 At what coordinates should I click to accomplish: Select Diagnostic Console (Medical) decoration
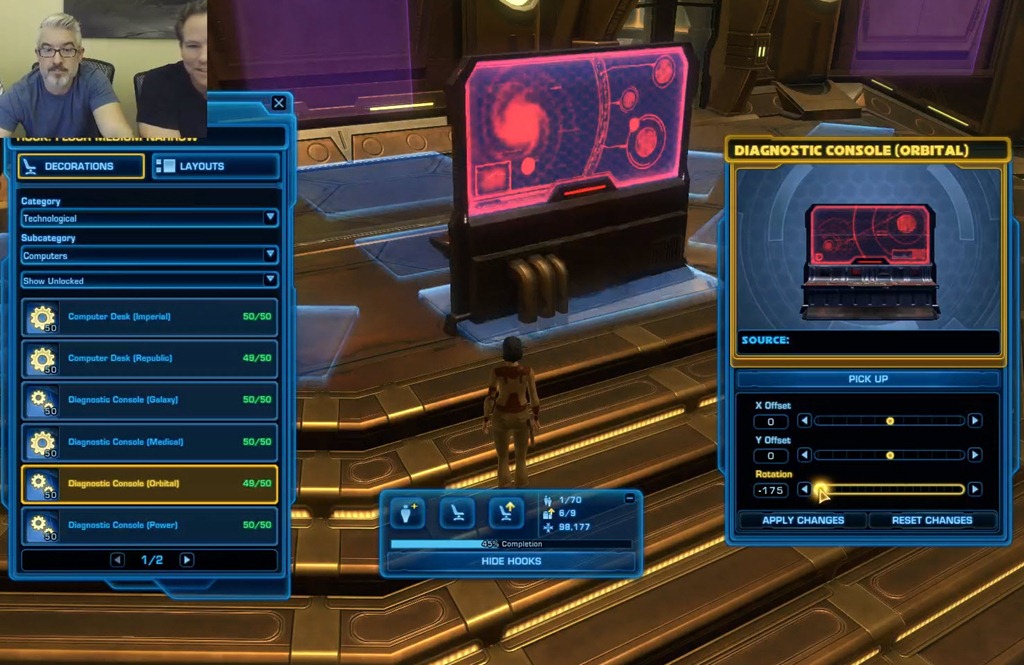point(149,441)
